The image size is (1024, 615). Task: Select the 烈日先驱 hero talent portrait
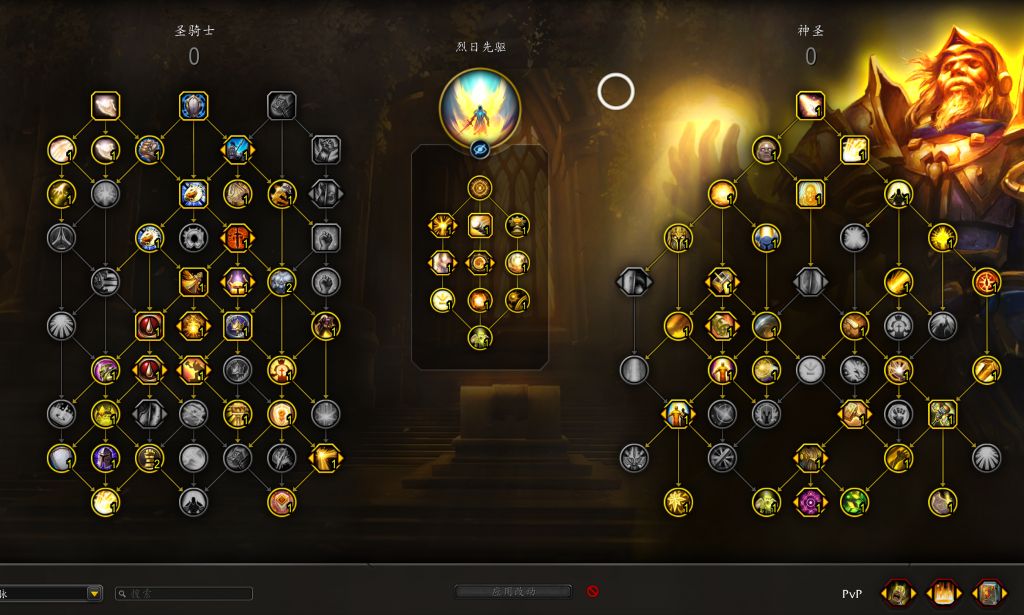(480, 108)
